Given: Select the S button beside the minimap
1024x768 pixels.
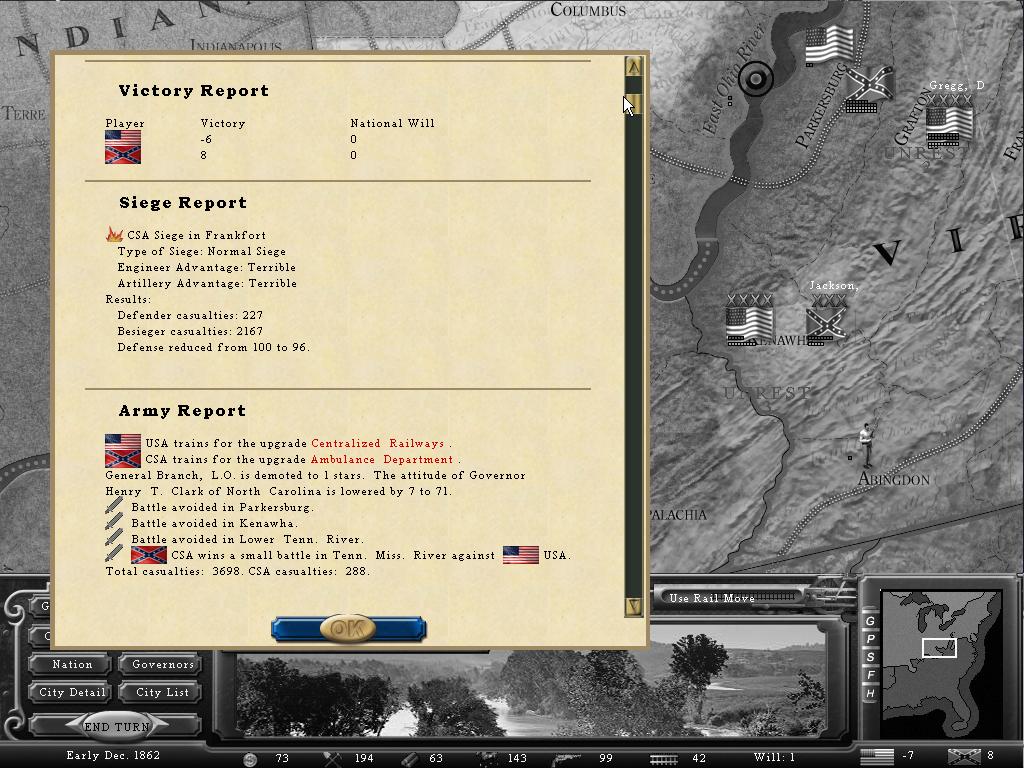Looking at the screenshot, I should click(870, 657).
